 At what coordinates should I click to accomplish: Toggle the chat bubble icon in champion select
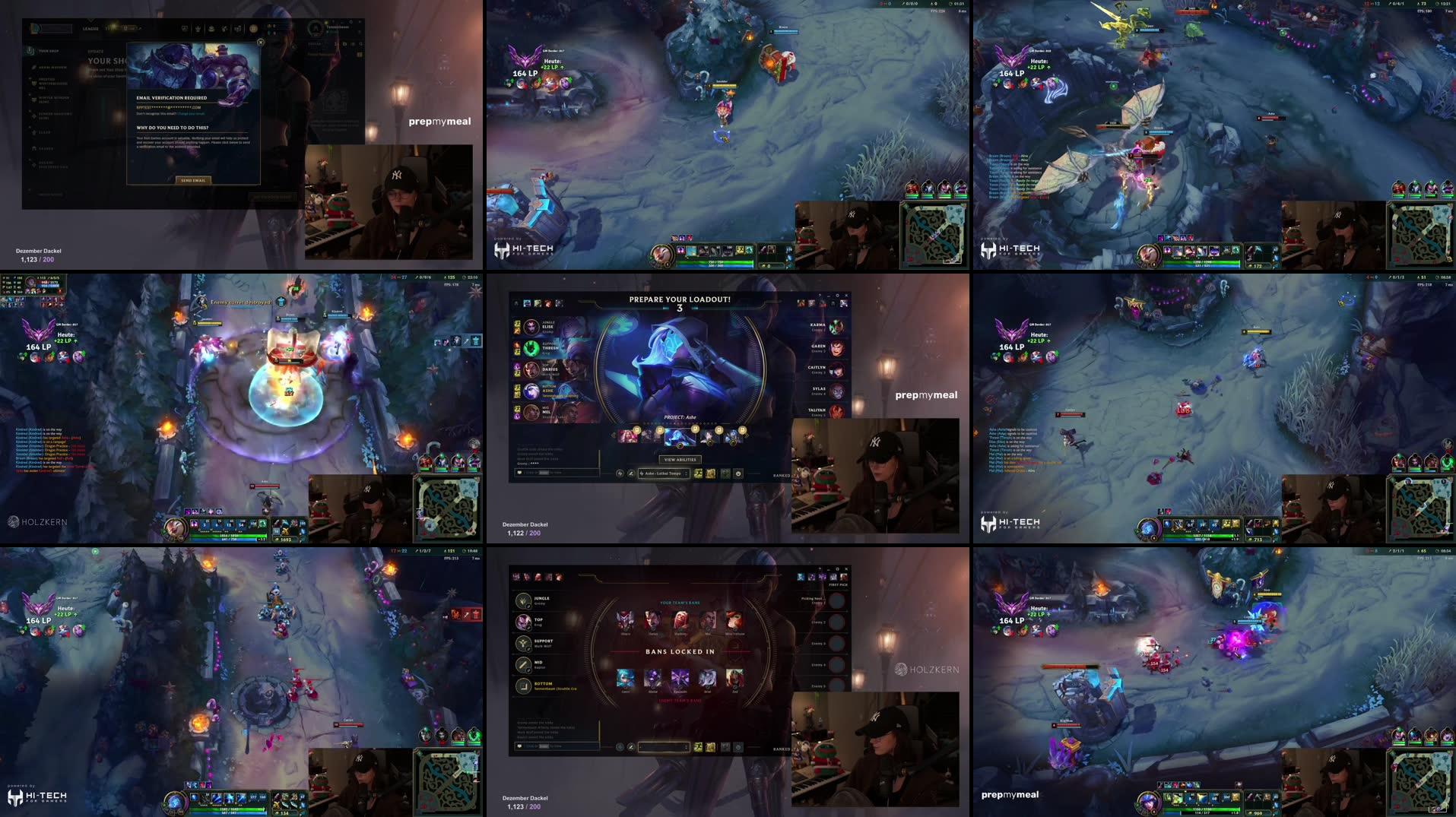pyautogui.click(x=519, y=472)
